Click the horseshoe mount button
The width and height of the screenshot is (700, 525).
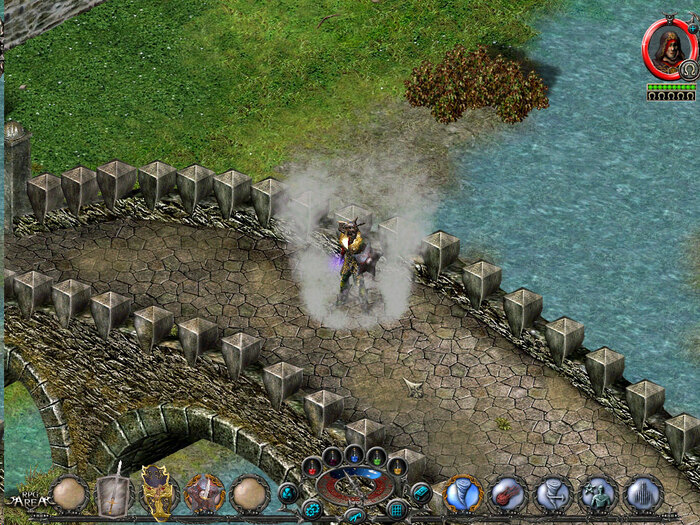point(688,70)
